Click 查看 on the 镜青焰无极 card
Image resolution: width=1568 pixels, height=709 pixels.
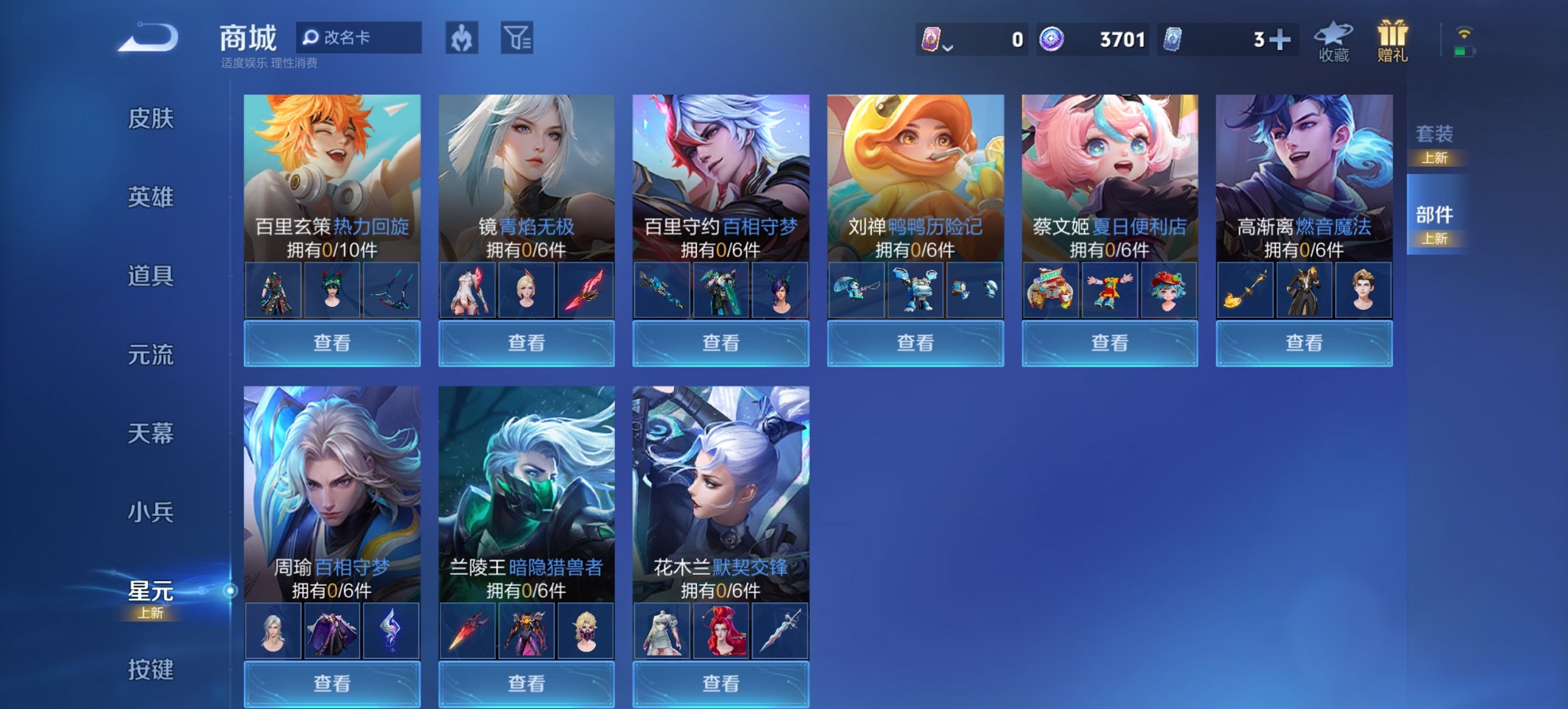pyautogui.click(x=525, y=342)
